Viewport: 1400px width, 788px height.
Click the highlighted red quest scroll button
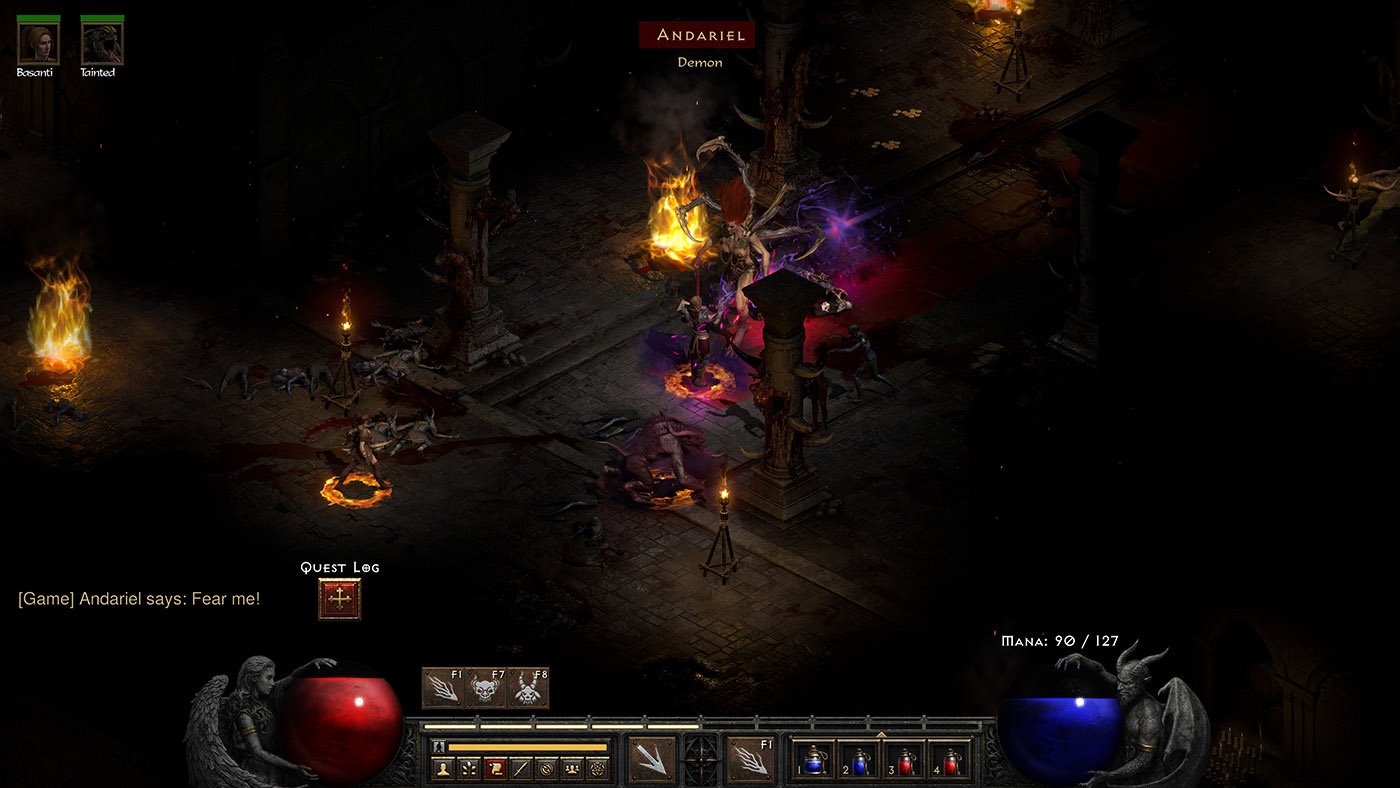pyautogui.click(x=495, y=769)
